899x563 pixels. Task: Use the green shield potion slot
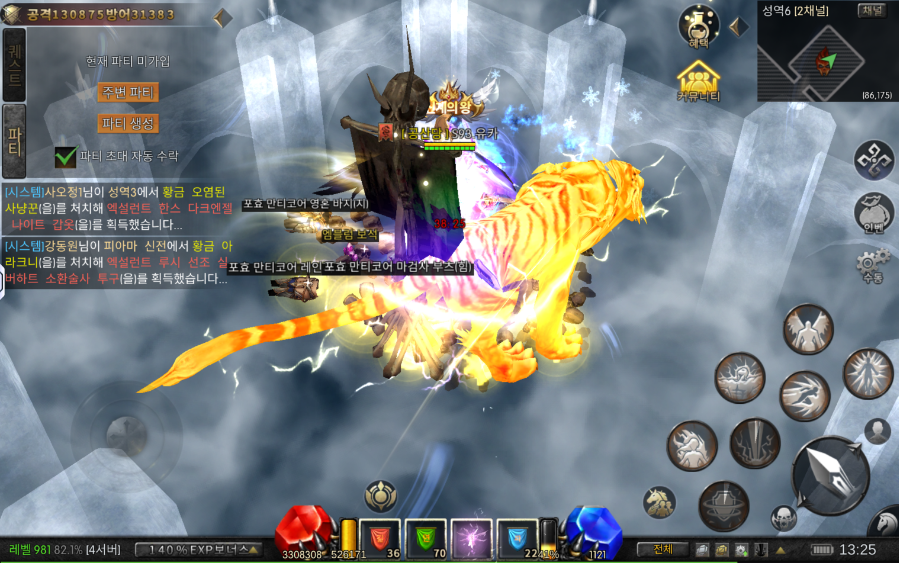point(425,537)
